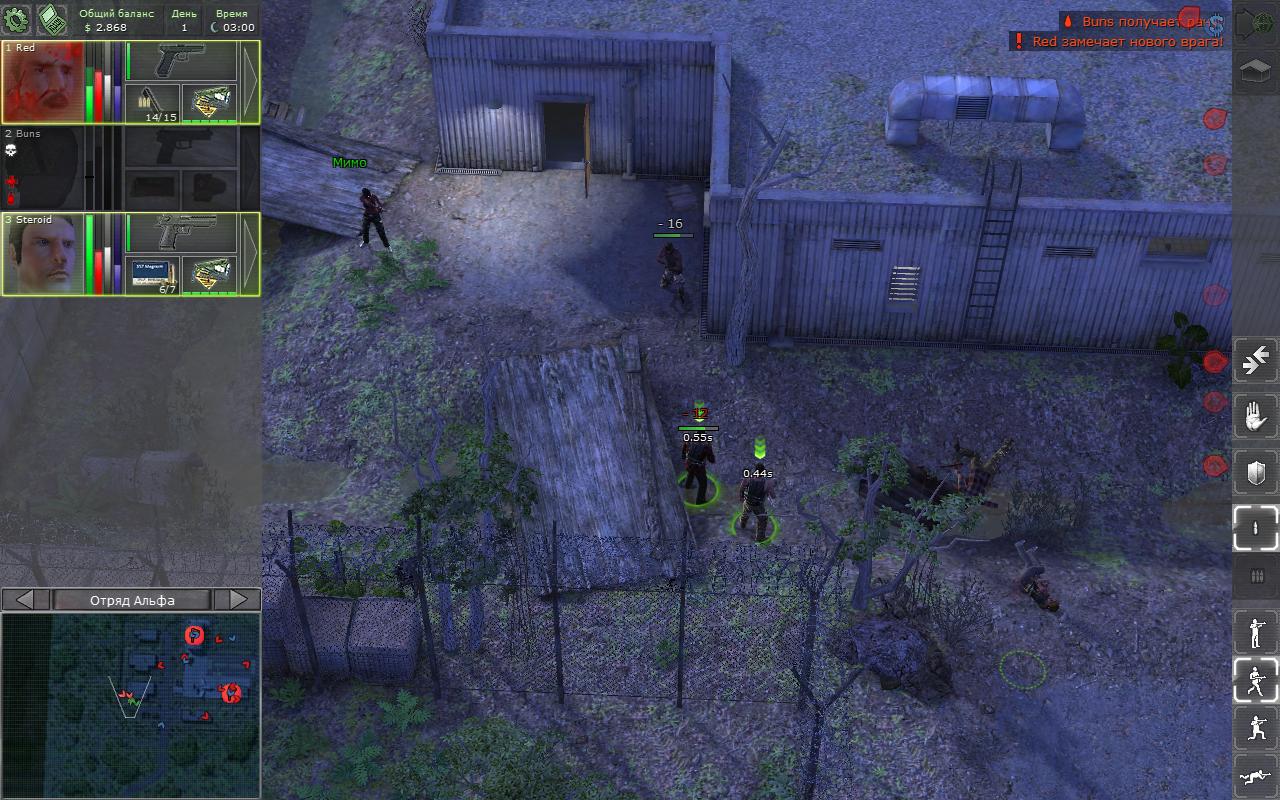Switch to the next squad
This screenshot has width=1280, height=800.
tap(237, 600)
